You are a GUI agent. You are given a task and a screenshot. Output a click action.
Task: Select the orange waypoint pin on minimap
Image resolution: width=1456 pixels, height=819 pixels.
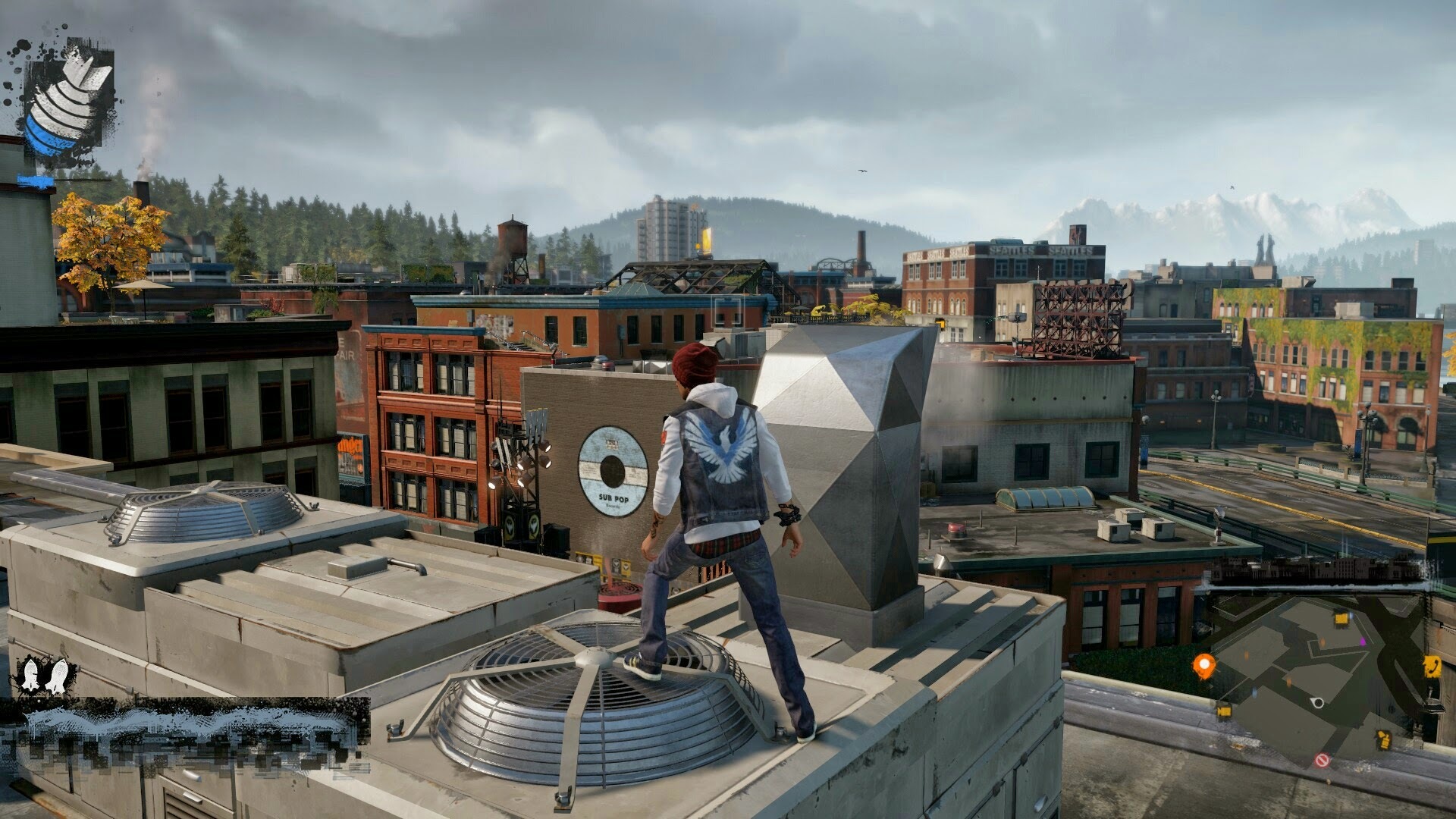1203,665
